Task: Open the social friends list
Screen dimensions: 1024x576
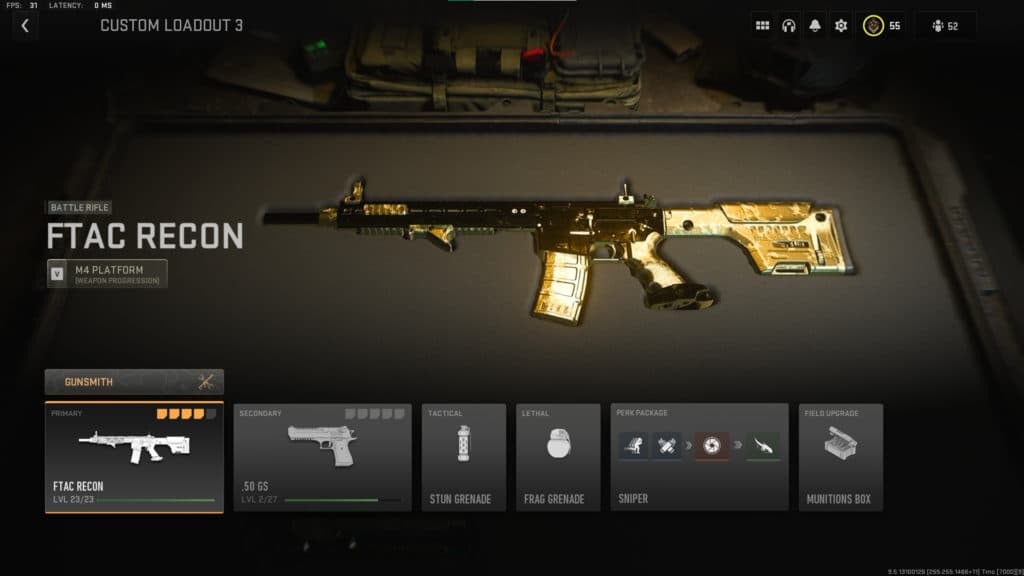Action: click(x=945, y=26)
